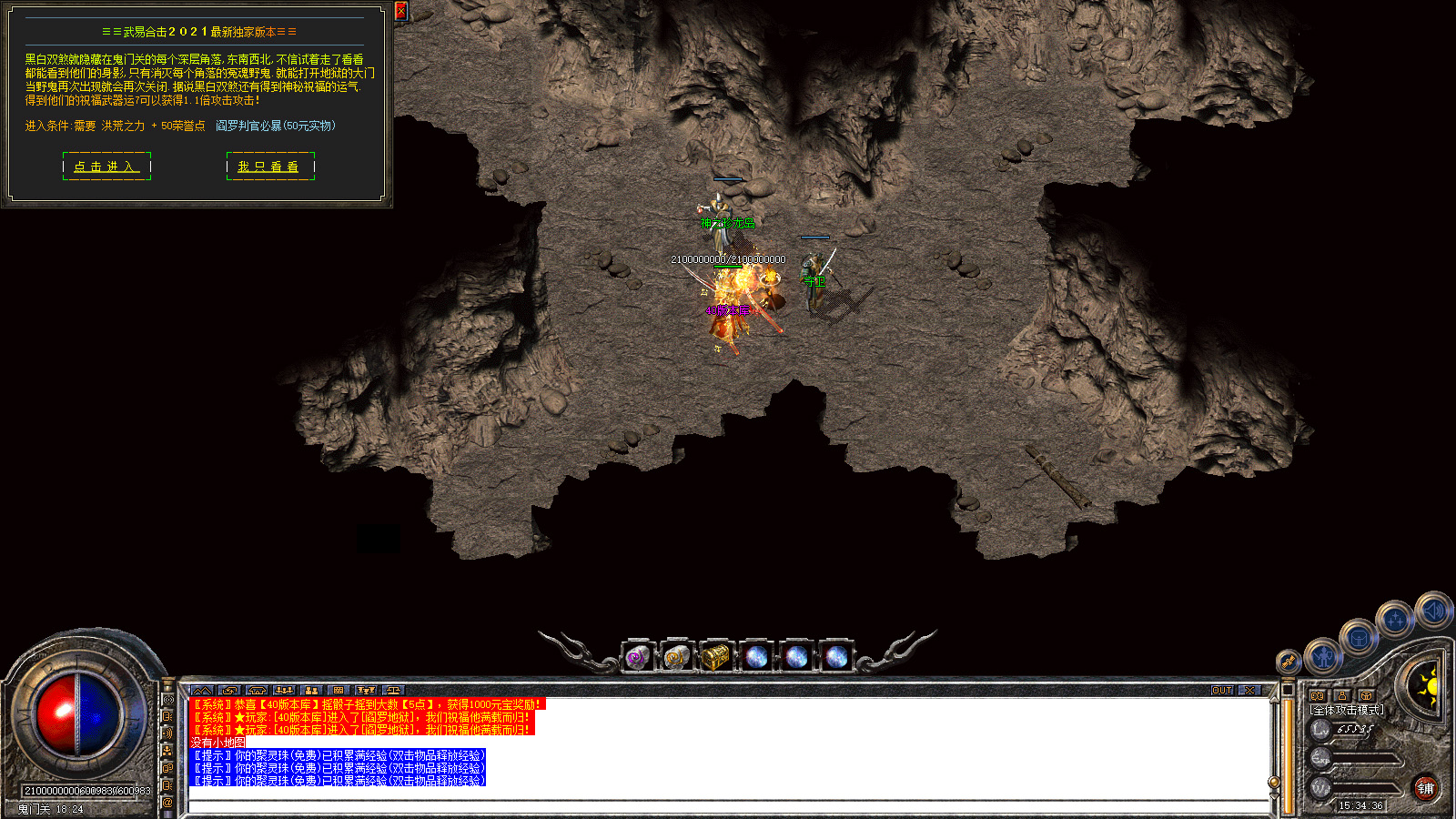The image size is (1456, 819).
Task: Open the skills button with four stars
Action: pyautogui.click(x=1394, y=621)
